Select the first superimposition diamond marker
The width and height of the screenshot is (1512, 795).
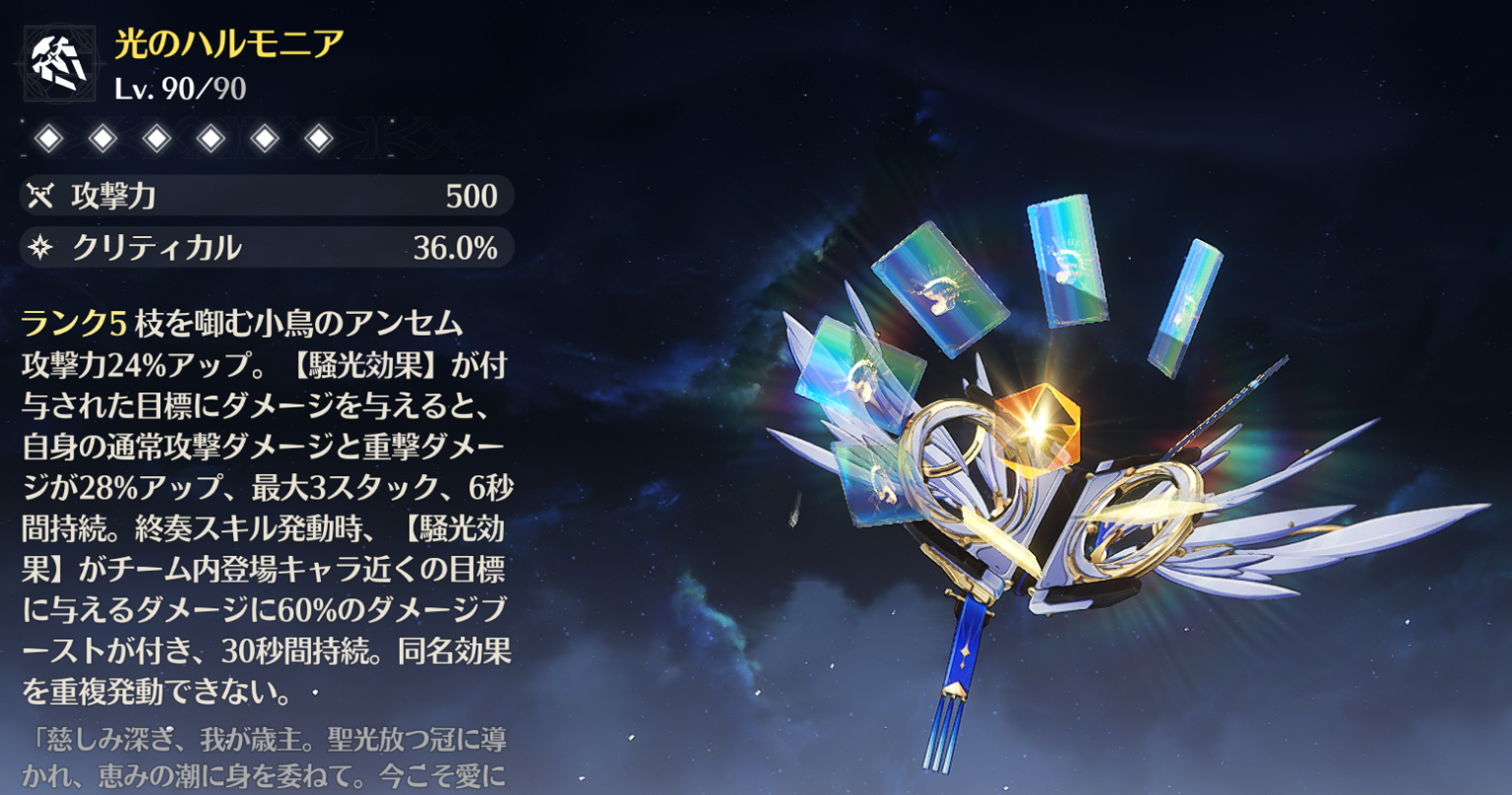coord(46,140)
